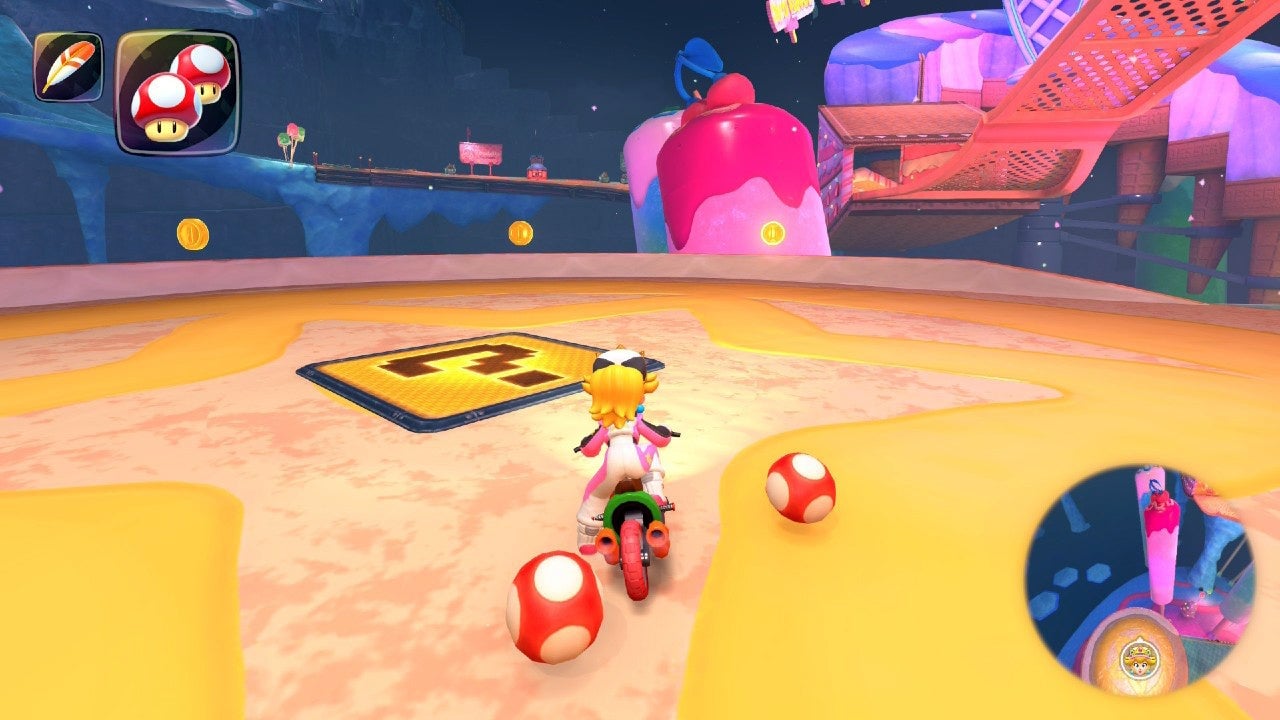Click the coin near the pink cake tower
Viewport: 1280px width, 720px height.
click(x=772, y=233)
